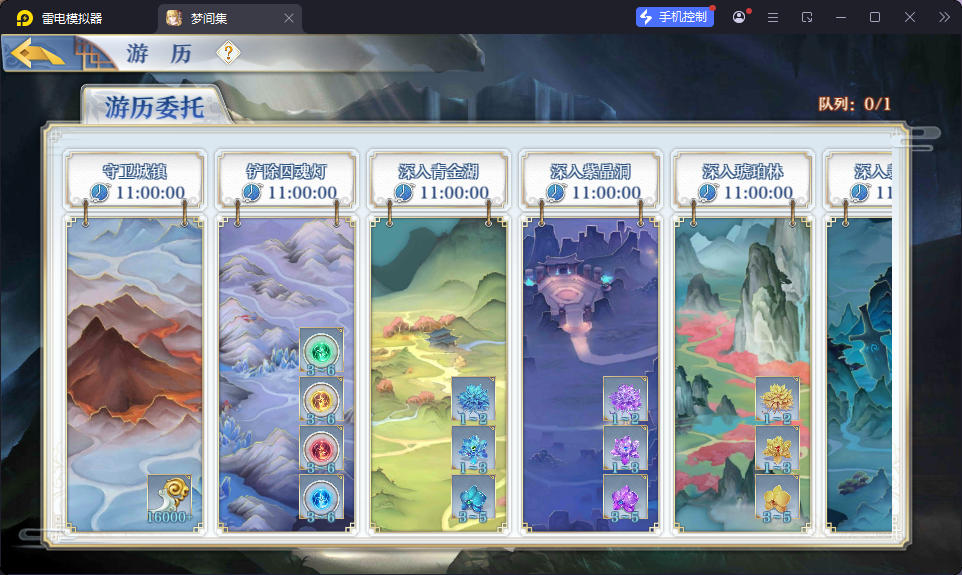The width and height of the screenshot is (962, 575).
Task: Inspect the red orb reward icon
Action: pos(321,447)
